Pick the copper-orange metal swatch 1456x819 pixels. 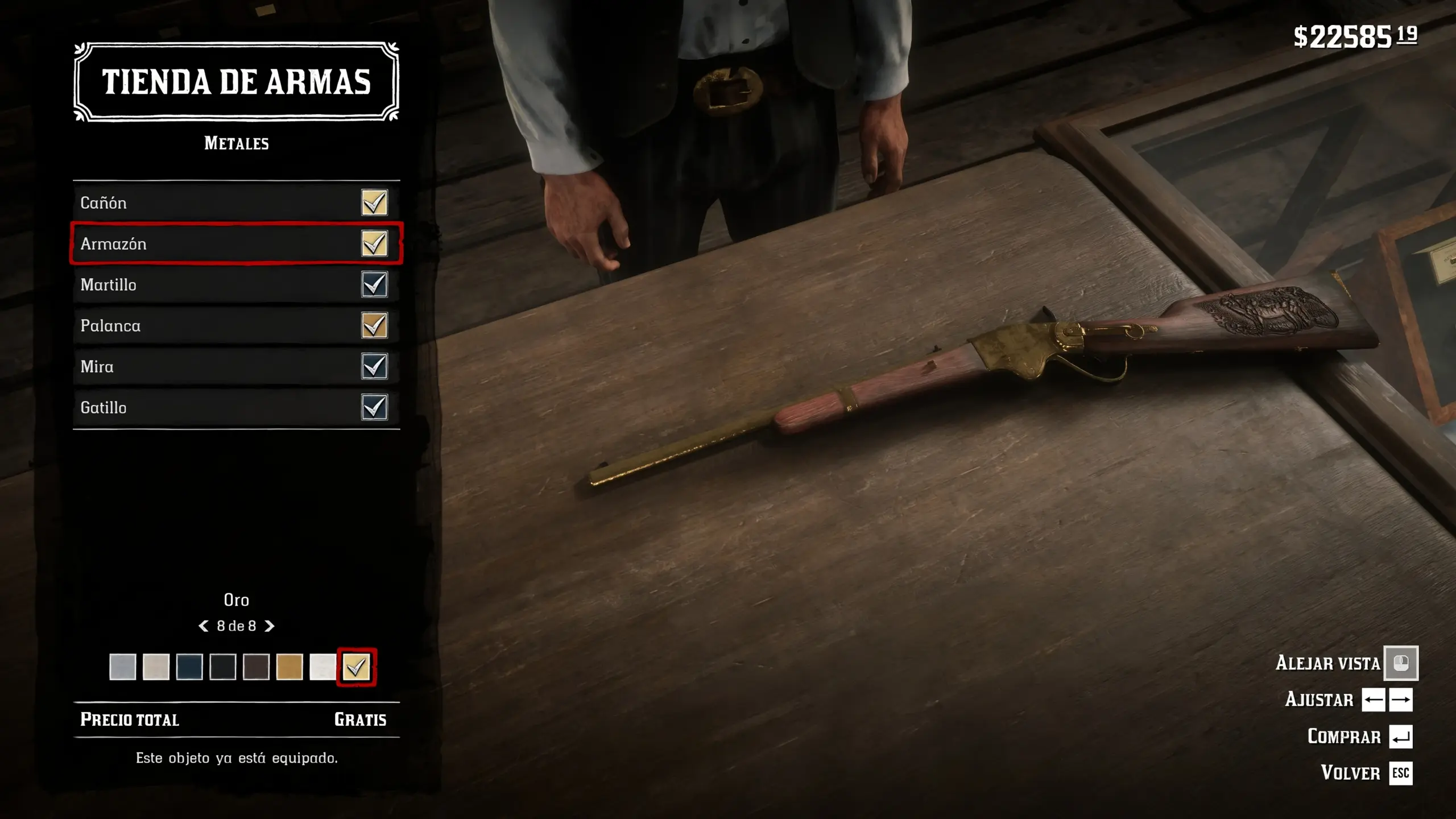click(x=289, y=667)
